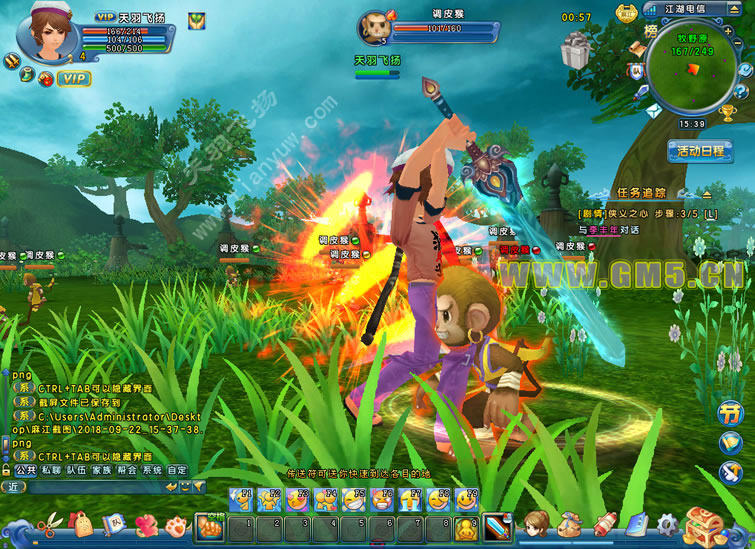Open the 活动日程 activity schedule

coord(699,151)
